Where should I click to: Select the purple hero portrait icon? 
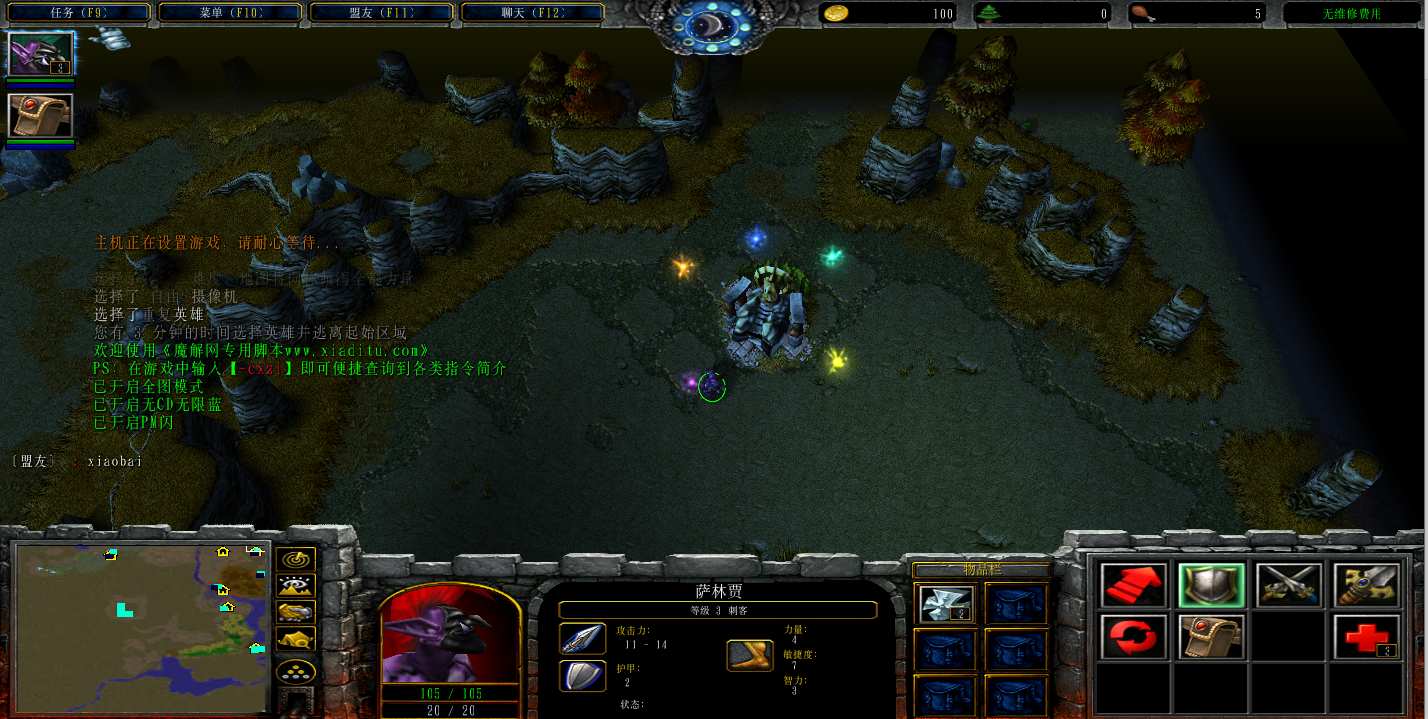click(41, 54)
